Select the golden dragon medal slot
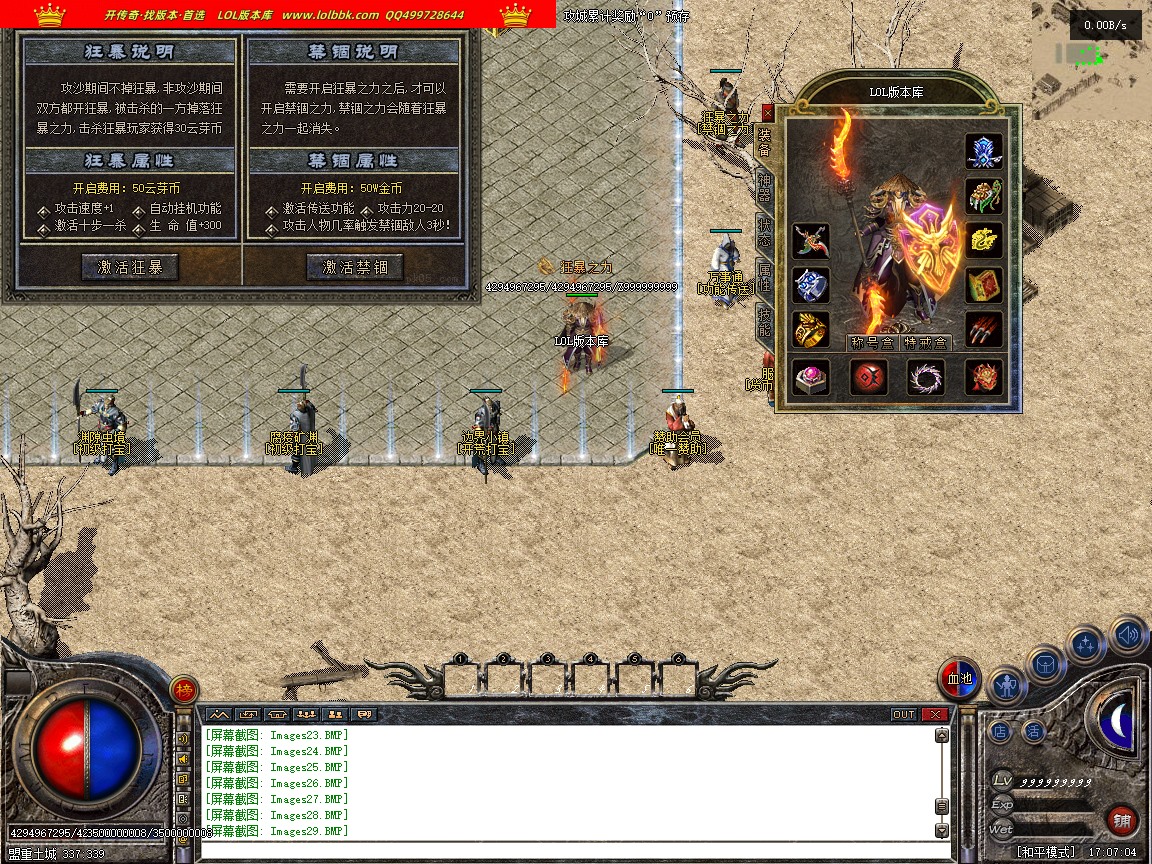 [984, 241]
